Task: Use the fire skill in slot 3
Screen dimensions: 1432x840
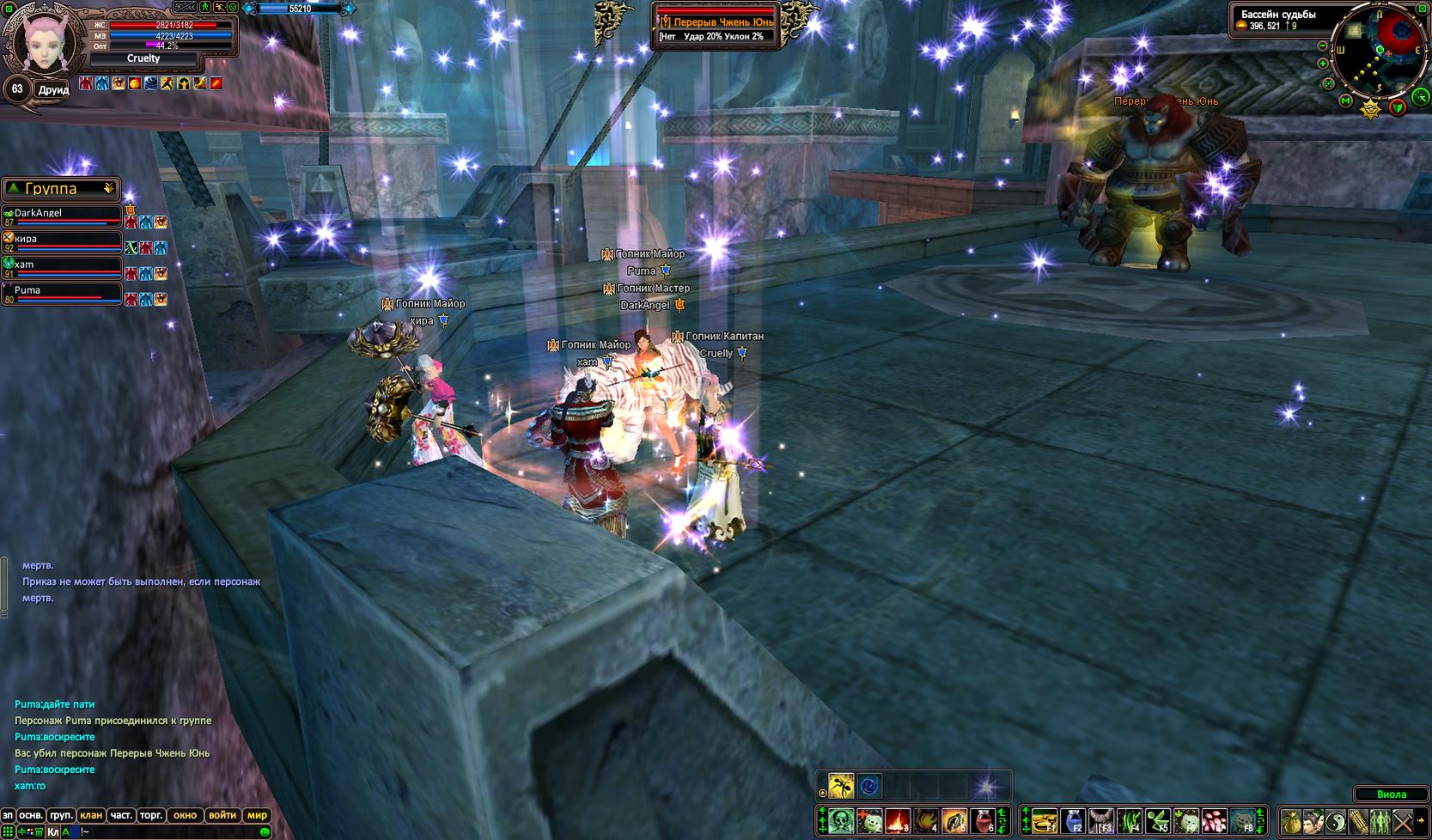Action: point(898,822)
